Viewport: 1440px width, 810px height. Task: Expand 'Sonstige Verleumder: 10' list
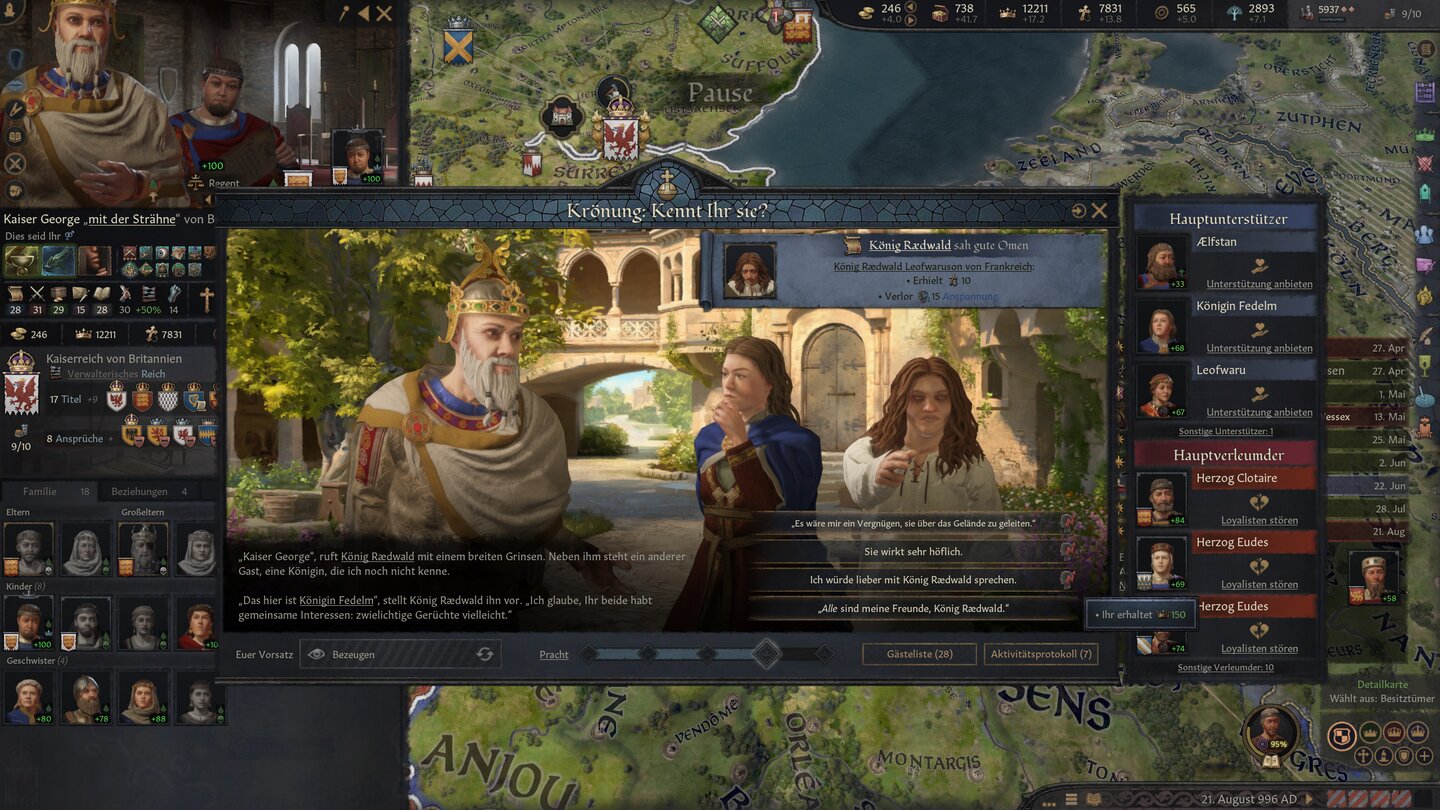[1225, 666]
